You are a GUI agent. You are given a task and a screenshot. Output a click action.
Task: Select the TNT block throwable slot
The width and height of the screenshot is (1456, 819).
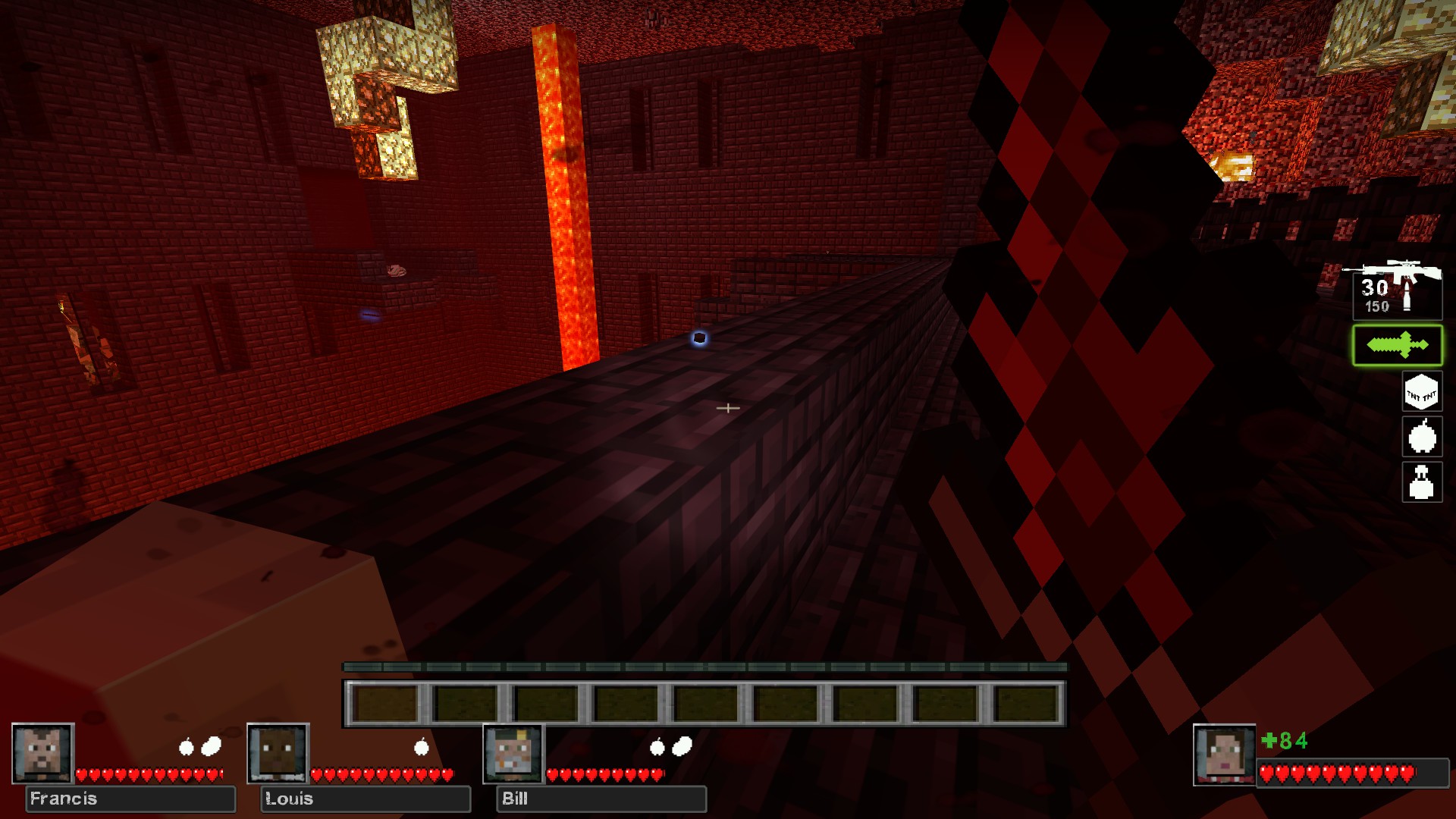point(1421,392)
